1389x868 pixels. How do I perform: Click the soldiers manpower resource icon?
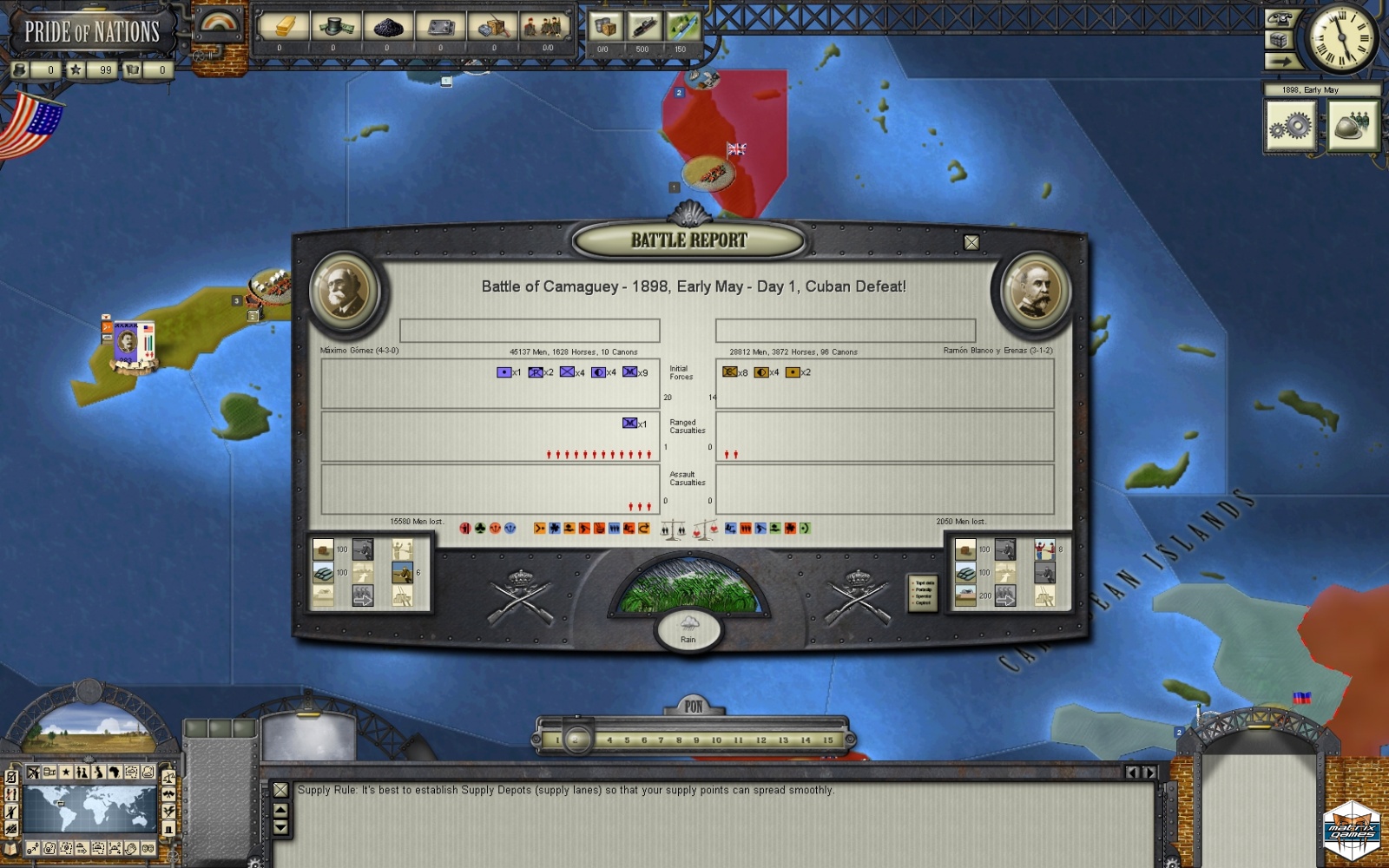click(x=545, y=27)
